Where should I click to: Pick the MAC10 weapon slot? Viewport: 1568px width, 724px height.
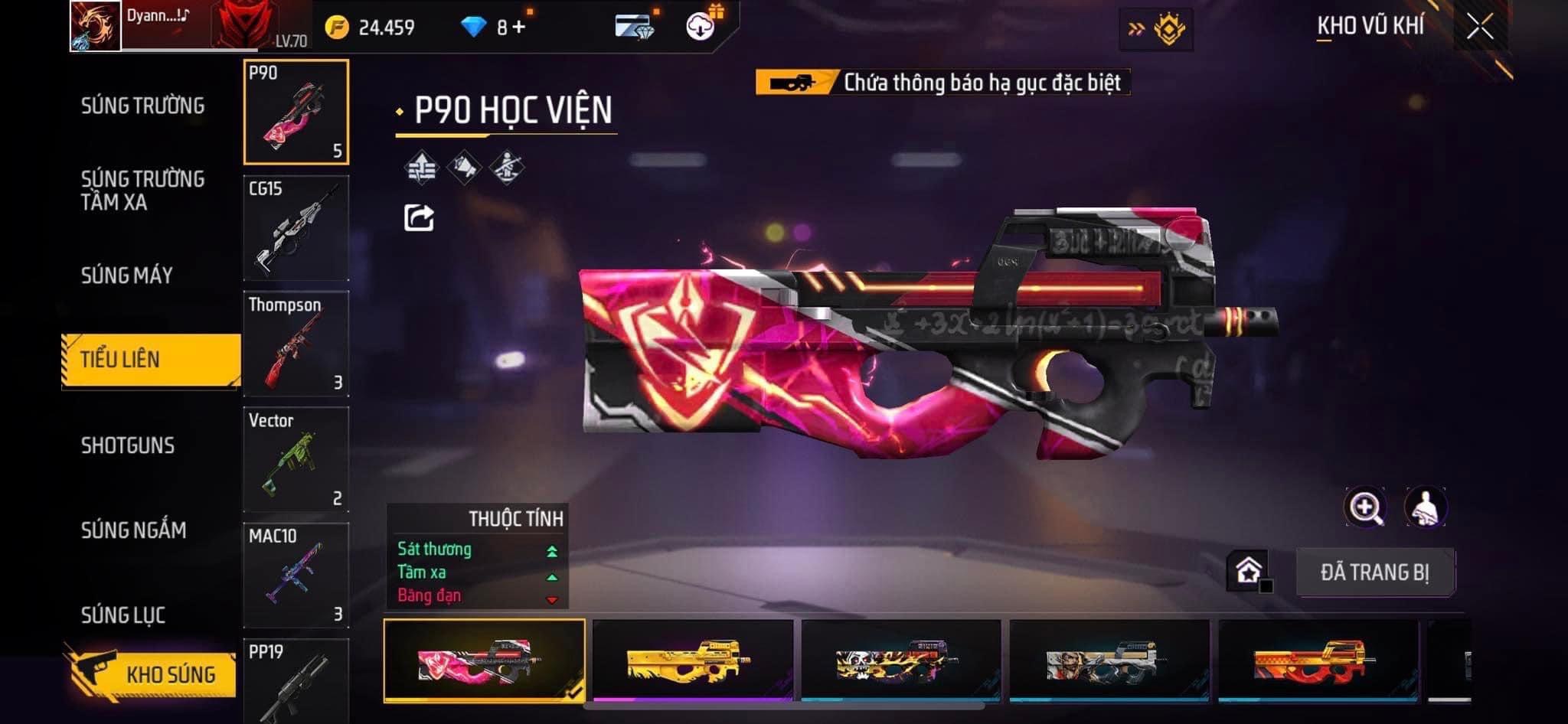click(x=296, y=575)
